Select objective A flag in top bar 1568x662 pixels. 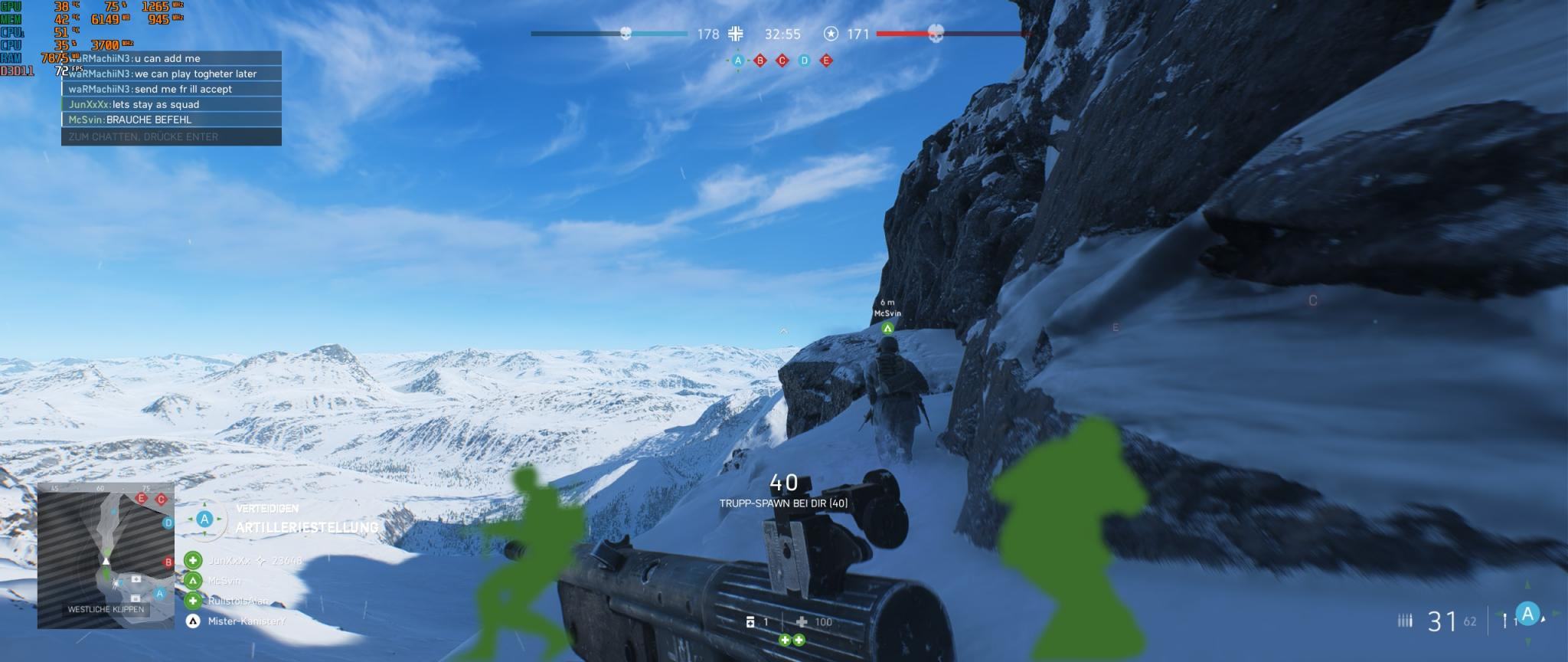738,61
